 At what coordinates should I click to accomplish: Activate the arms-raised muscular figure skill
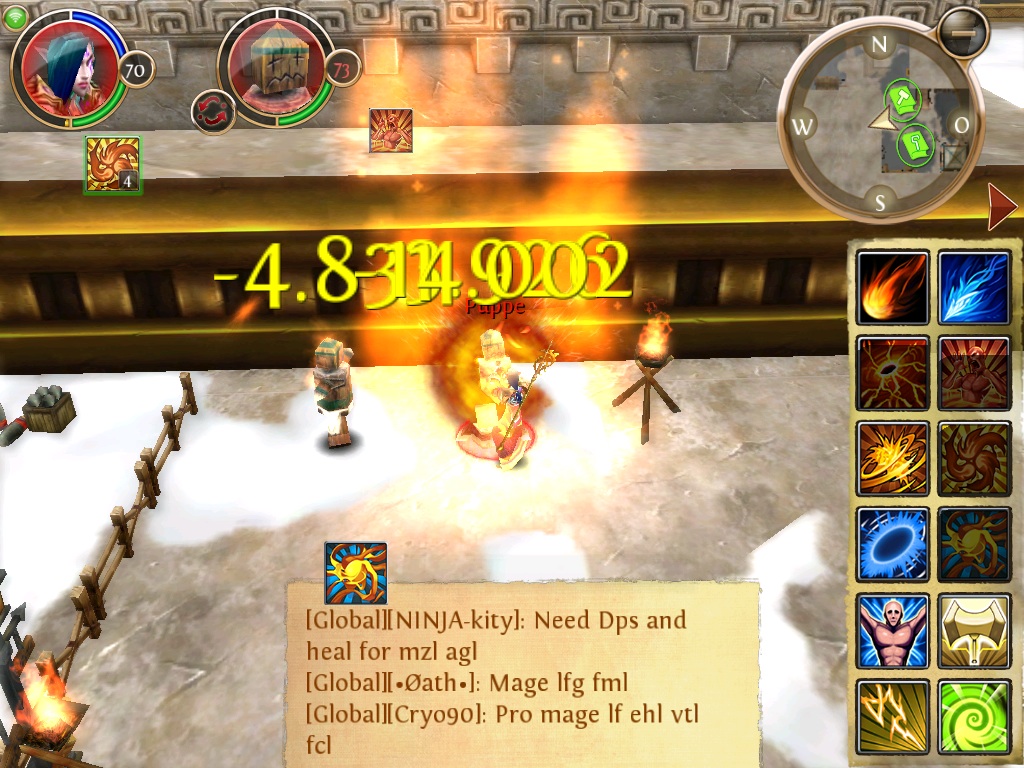click(893, 631)
